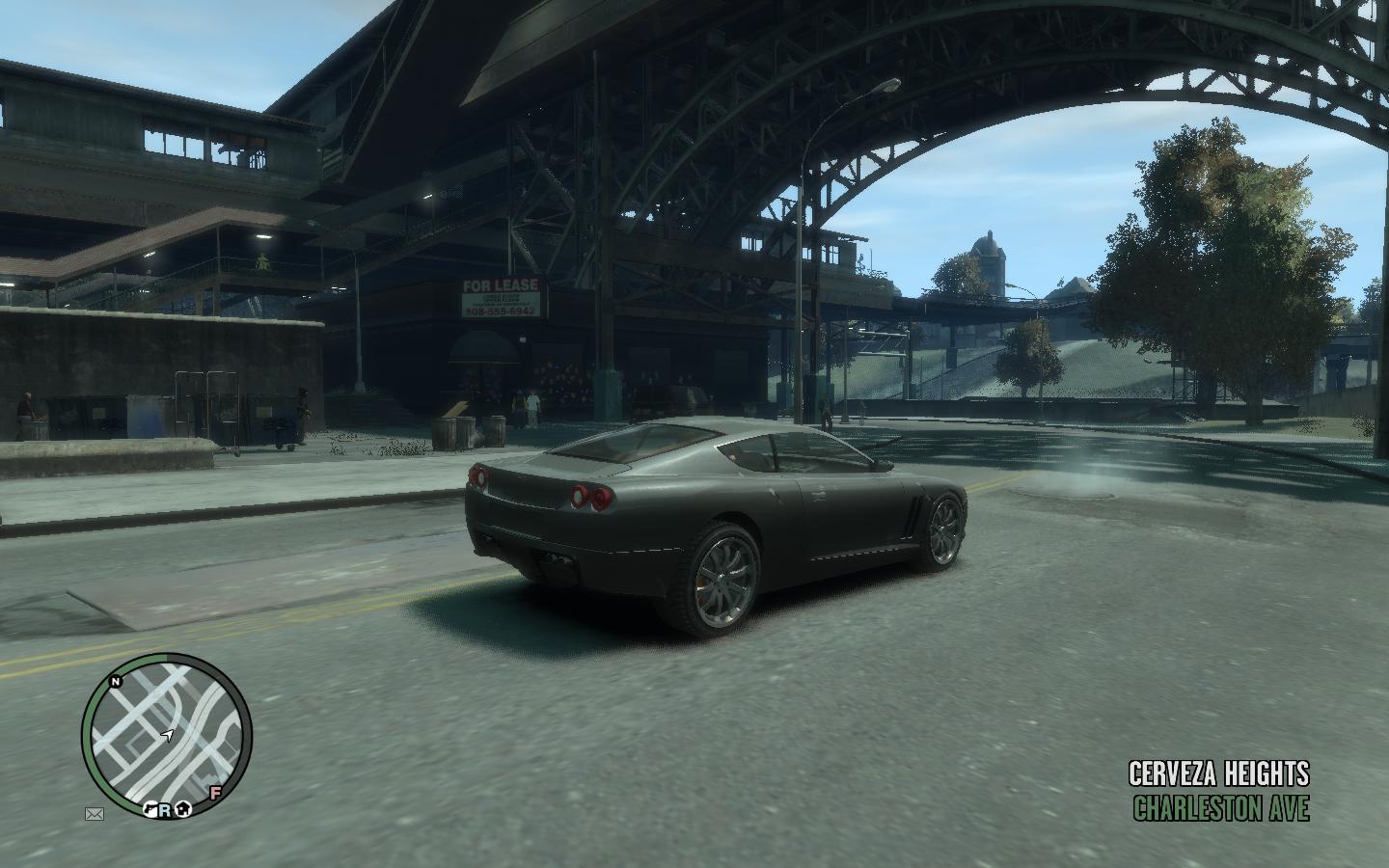Select the pink F mission blip
Image resolution: width=1389 pixels, height=868 pixels.
pos(216,794)
